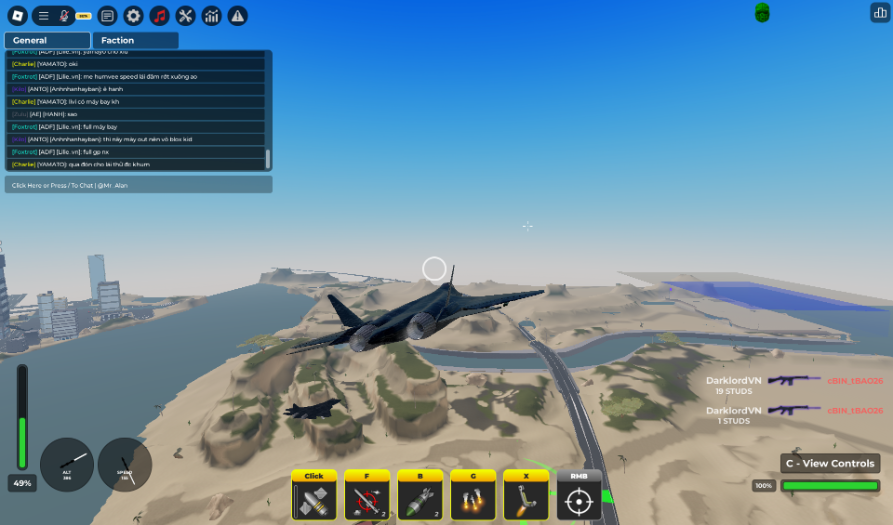This screenshot has height=525, width=893.
Task: Toggle the muted microphone icon
Action: pyautogui.click(x=65, y=15)
